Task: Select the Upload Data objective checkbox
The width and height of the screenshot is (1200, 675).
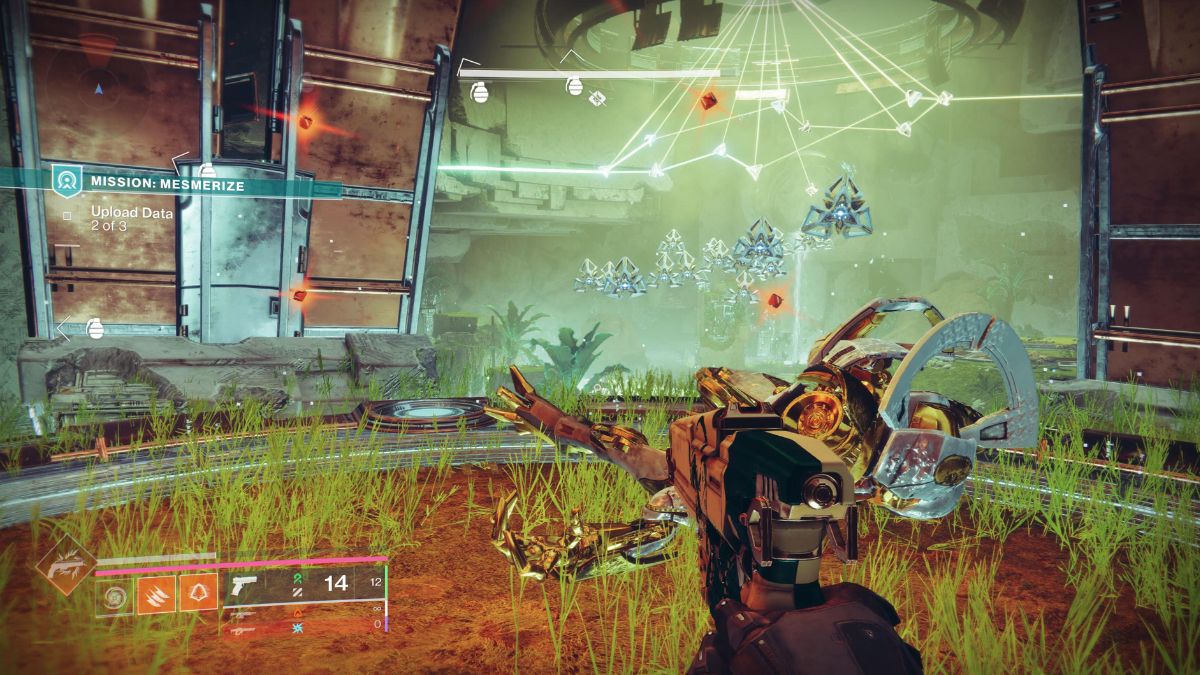Action: (x=67, y=214)
